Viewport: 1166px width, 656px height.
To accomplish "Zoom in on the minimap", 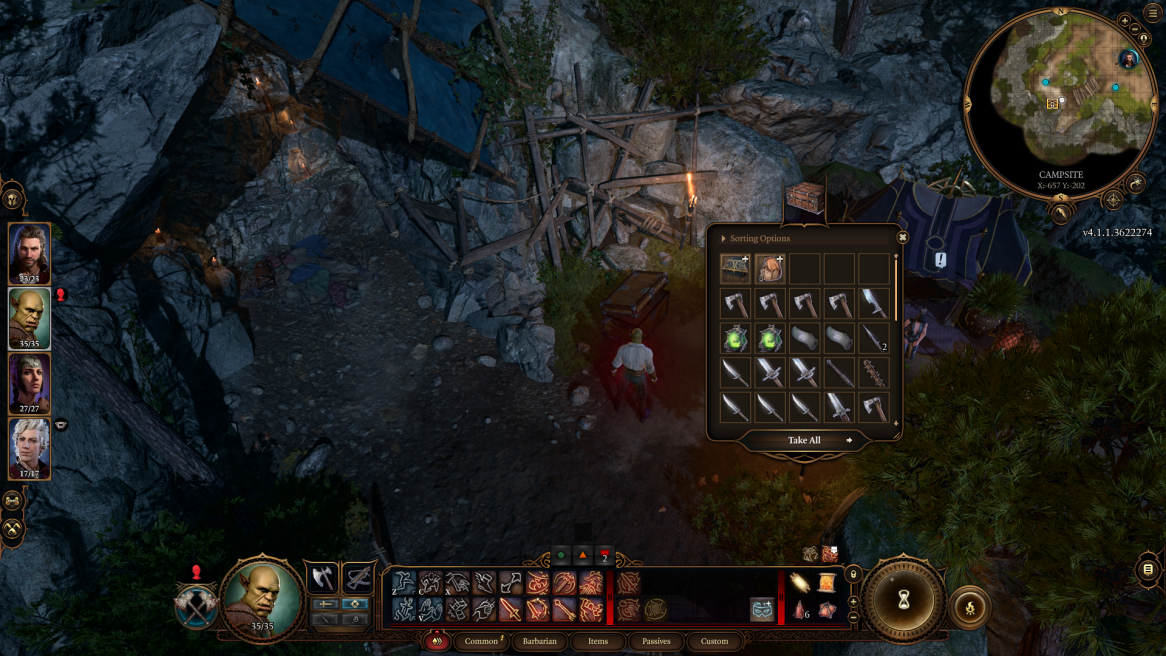I will tap(1125, 21).
